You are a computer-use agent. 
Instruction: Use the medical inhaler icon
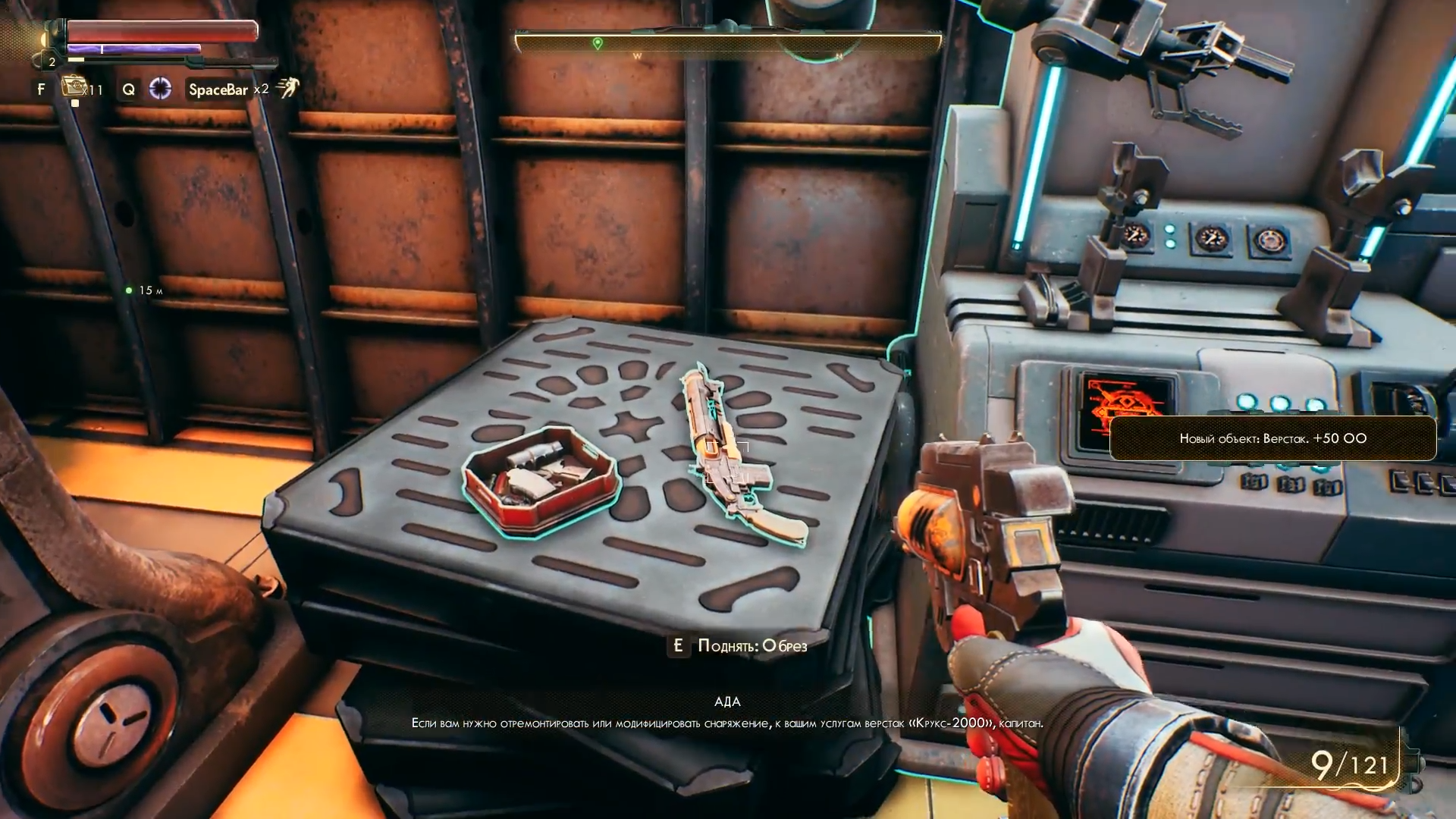74,88
